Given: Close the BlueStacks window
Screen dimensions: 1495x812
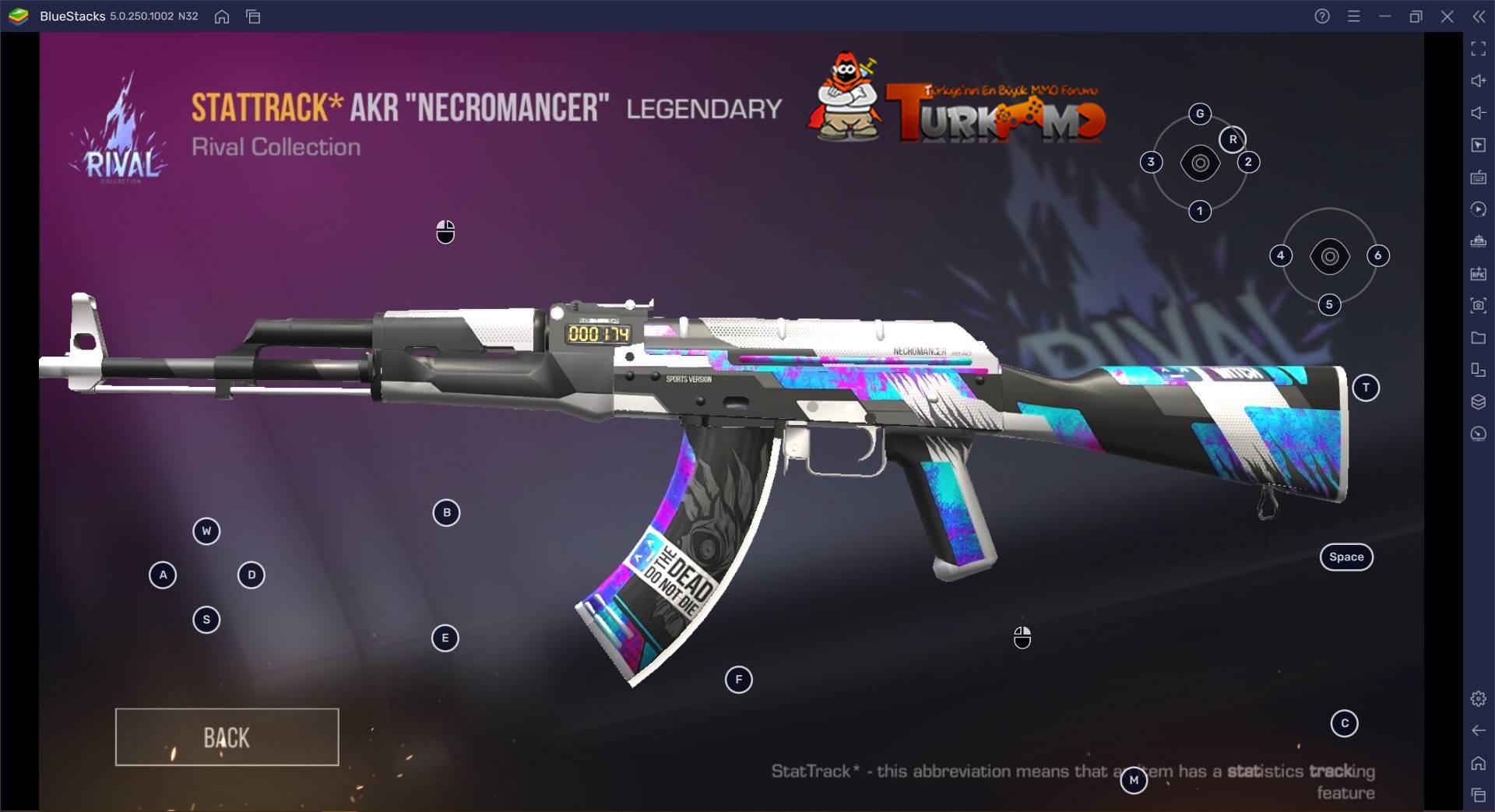Looking at the screenshot, I should [1447, 16].
